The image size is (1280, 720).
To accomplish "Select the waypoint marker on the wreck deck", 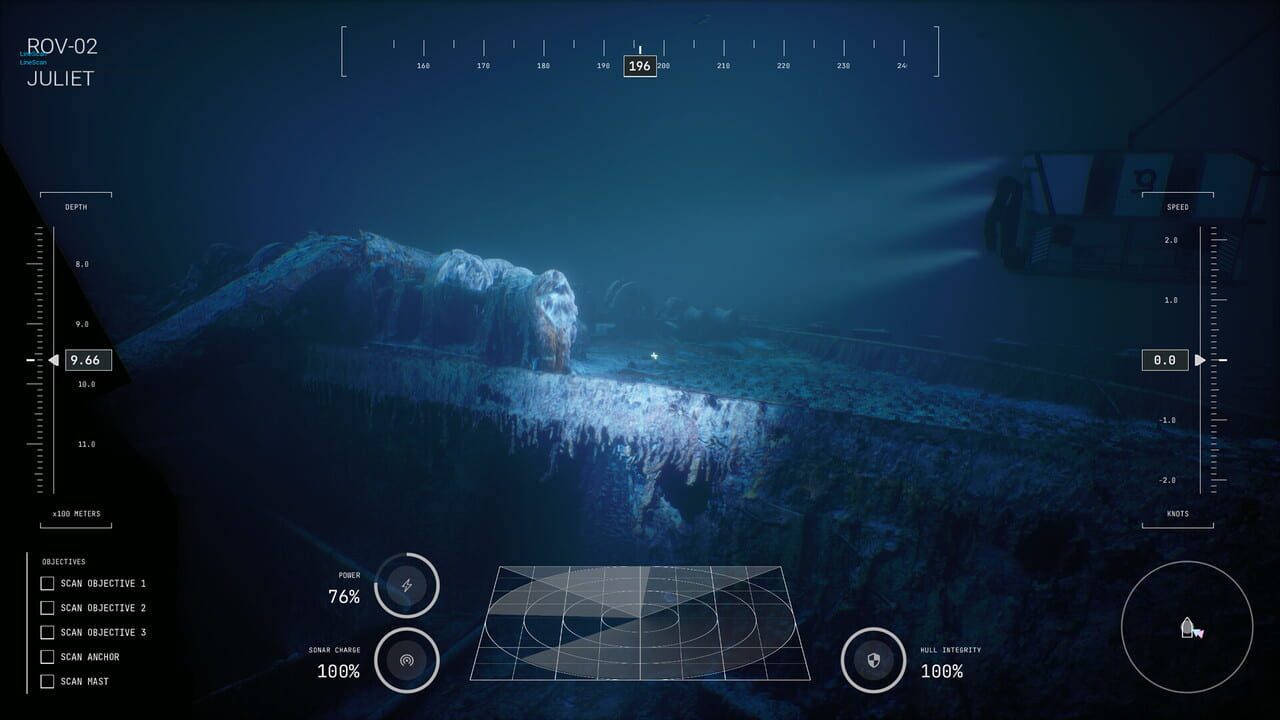I will coord(655,354).
